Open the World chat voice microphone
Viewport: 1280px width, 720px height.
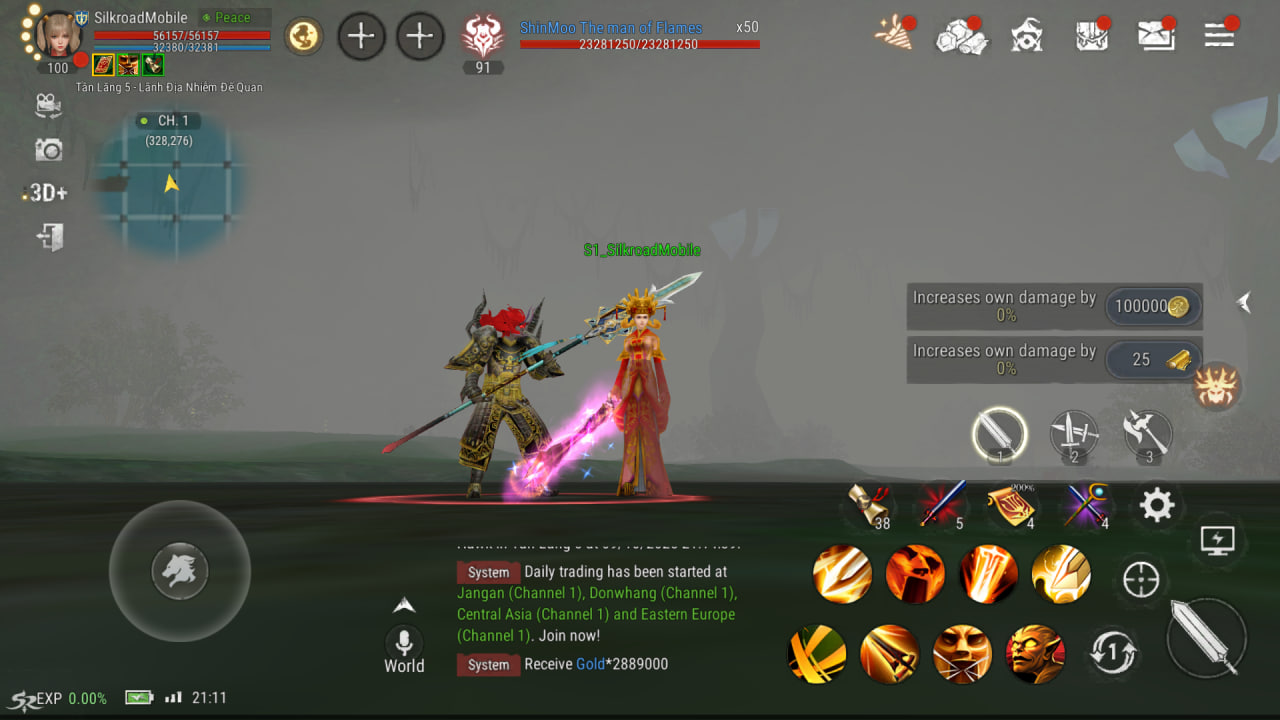(x=404, y=642)
